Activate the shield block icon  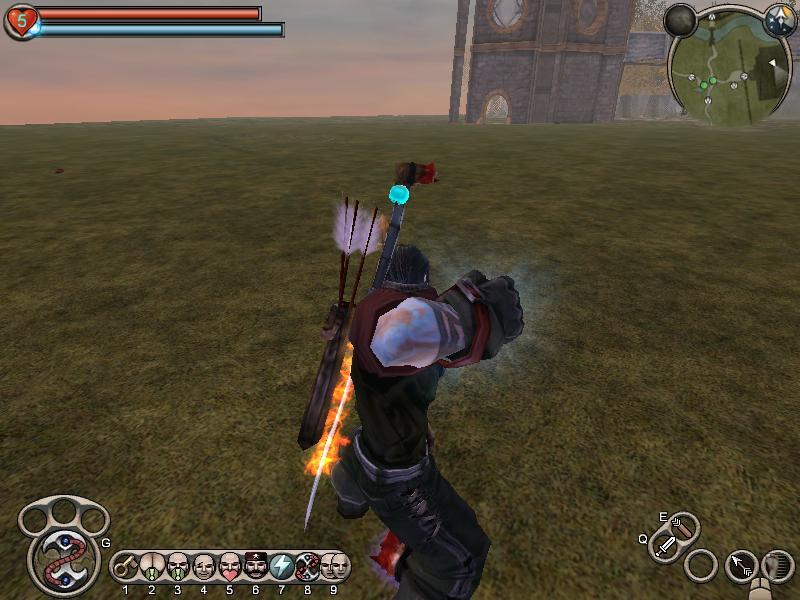pyautogui.click(x=777, y=566)
